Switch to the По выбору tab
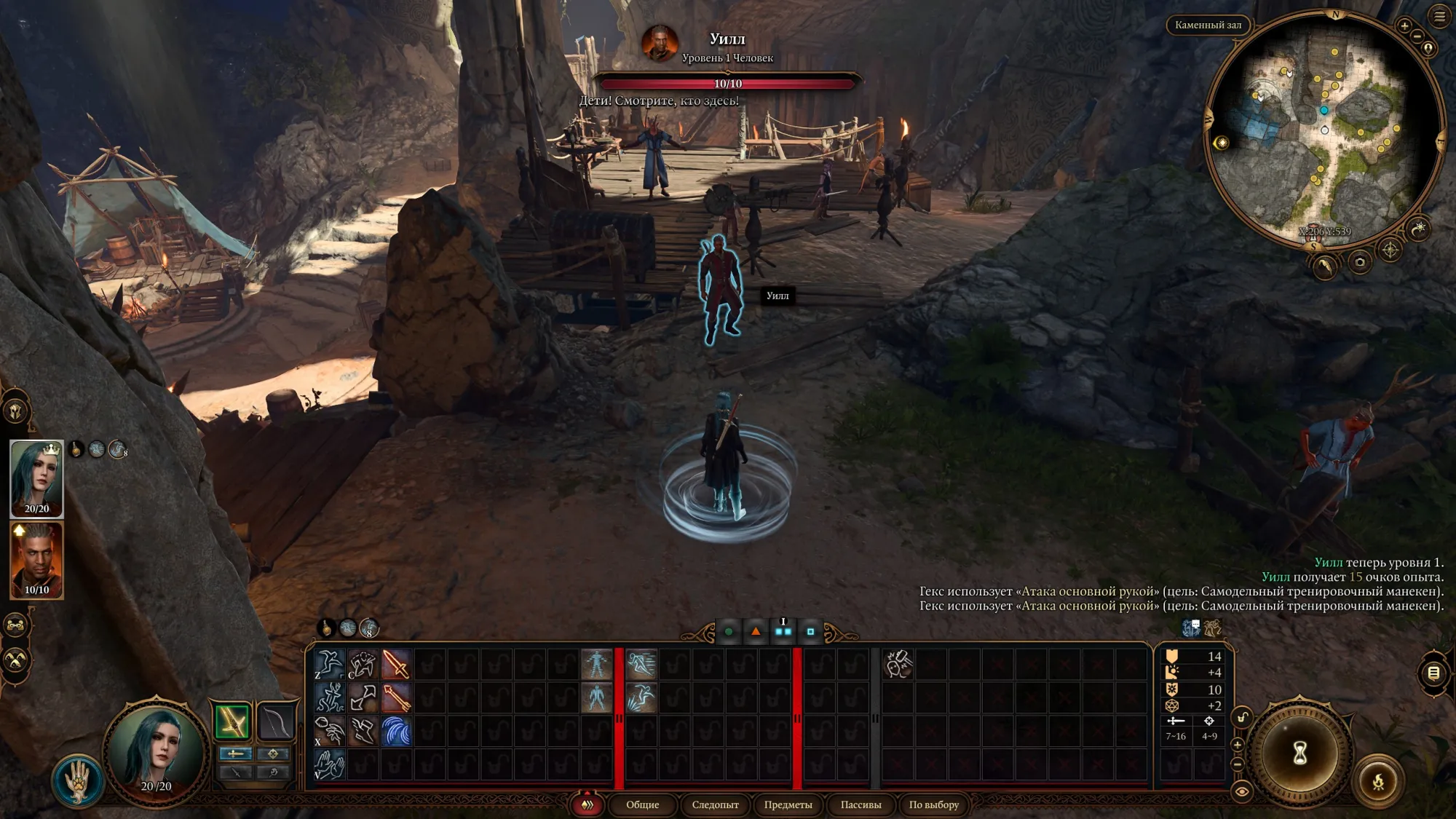The height and width of the screenshot is (819, 1456). 933,804
